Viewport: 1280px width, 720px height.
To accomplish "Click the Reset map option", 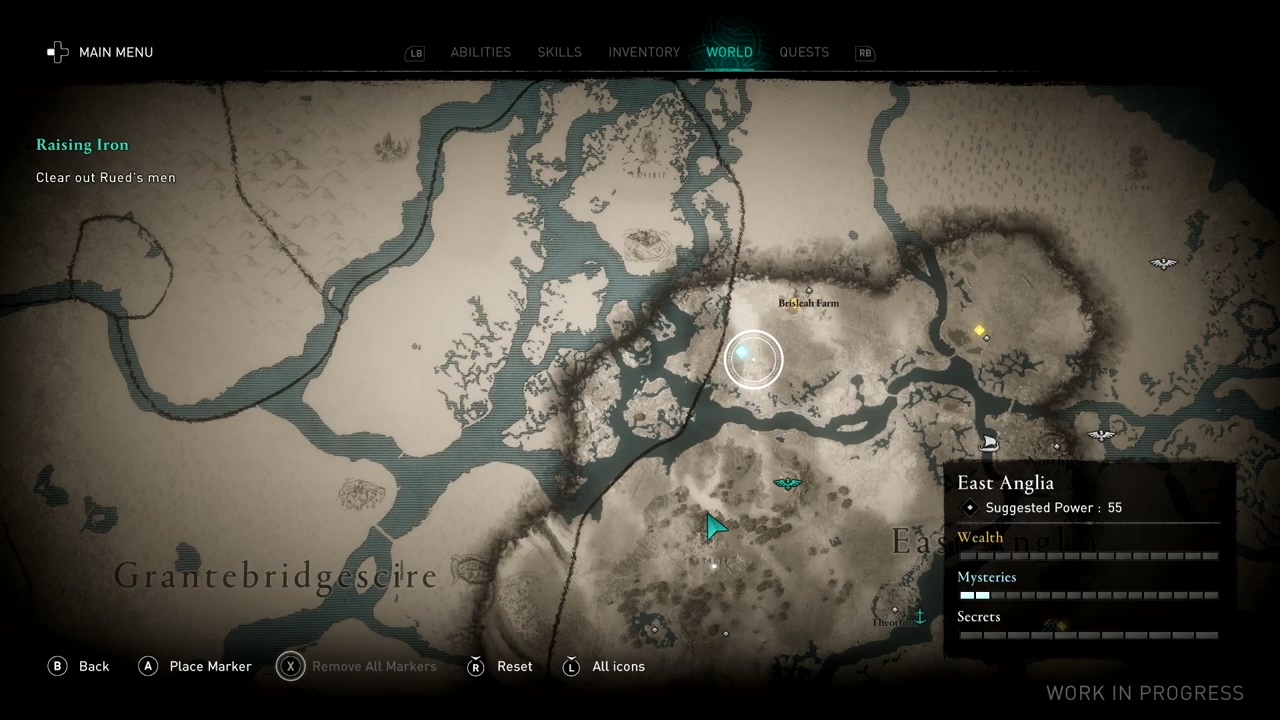I will pos(500,666).
